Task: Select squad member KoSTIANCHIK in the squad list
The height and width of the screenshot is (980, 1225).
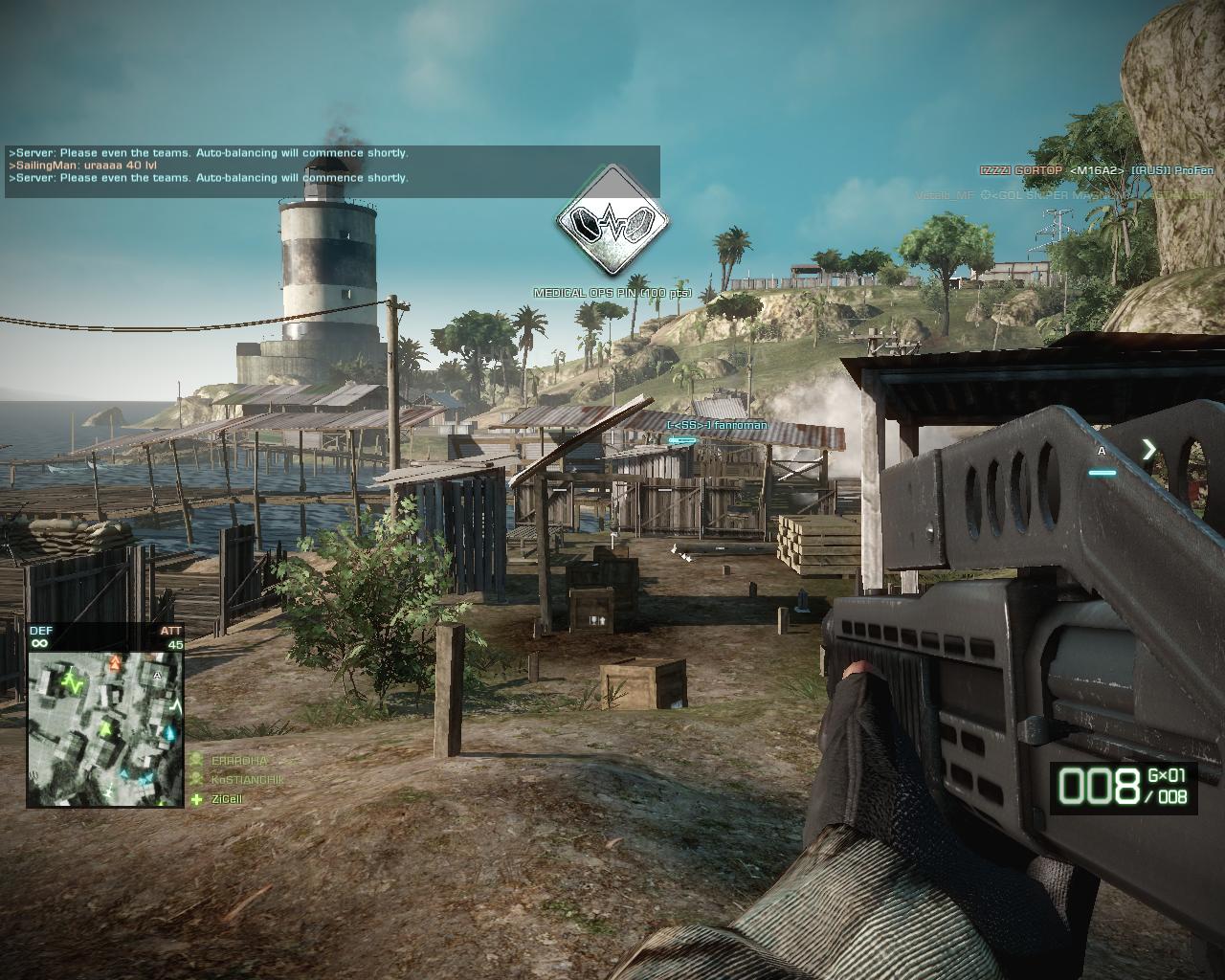Action: point(247,779)
